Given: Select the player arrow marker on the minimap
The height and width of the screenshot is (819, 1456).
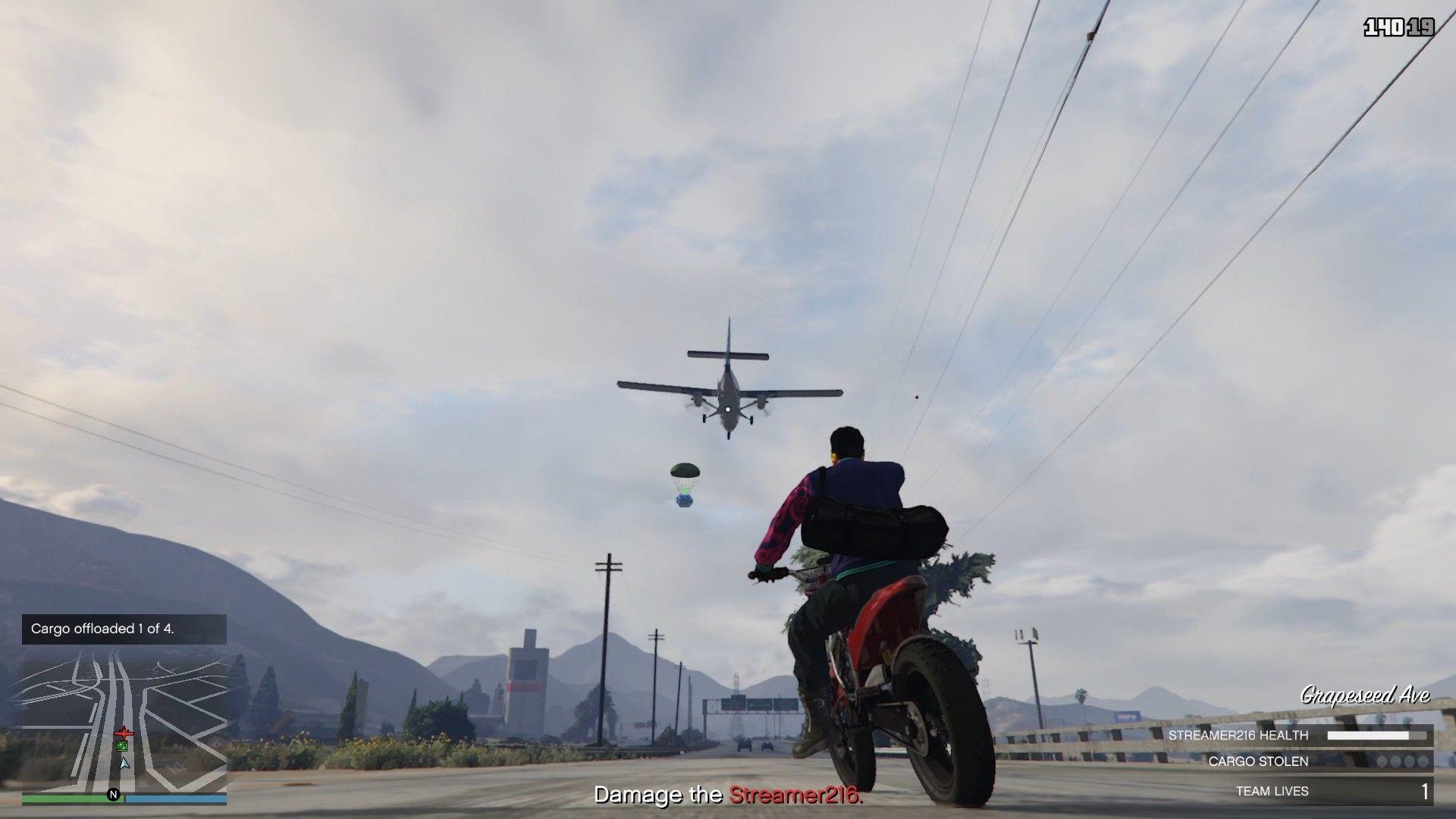Looking at the screenshot, I should [x=124, y=764].
